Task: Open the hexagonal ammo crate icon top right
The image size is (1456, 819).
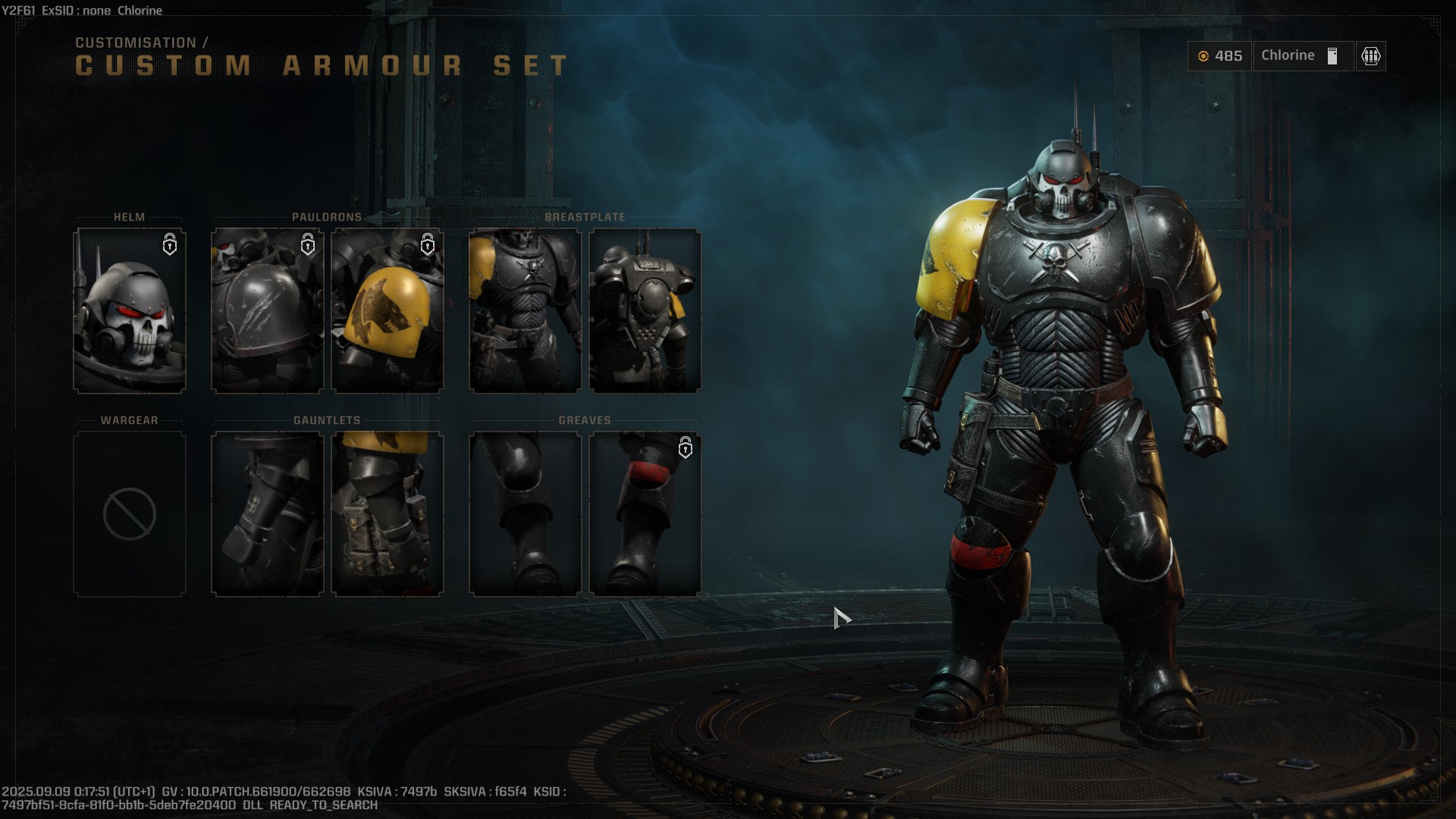Action: [x=1370, y=55]
